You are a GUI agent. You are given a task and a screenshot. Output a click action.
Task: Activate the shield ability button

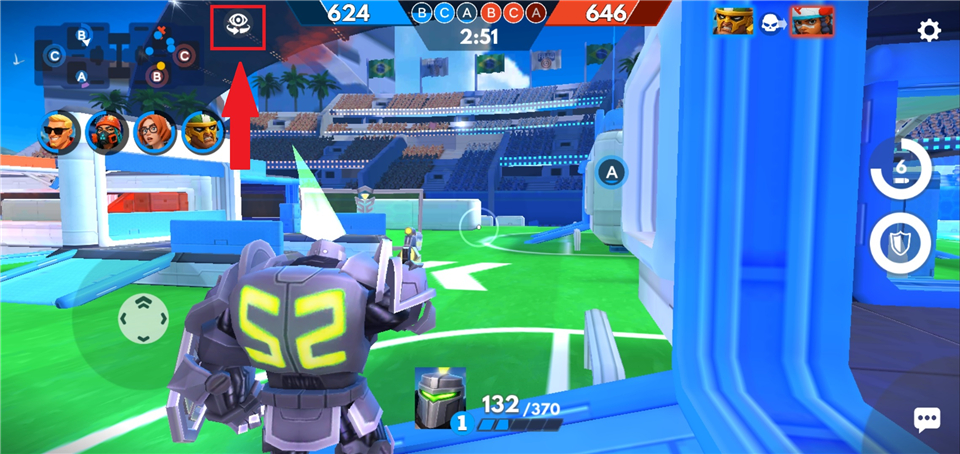900,243
